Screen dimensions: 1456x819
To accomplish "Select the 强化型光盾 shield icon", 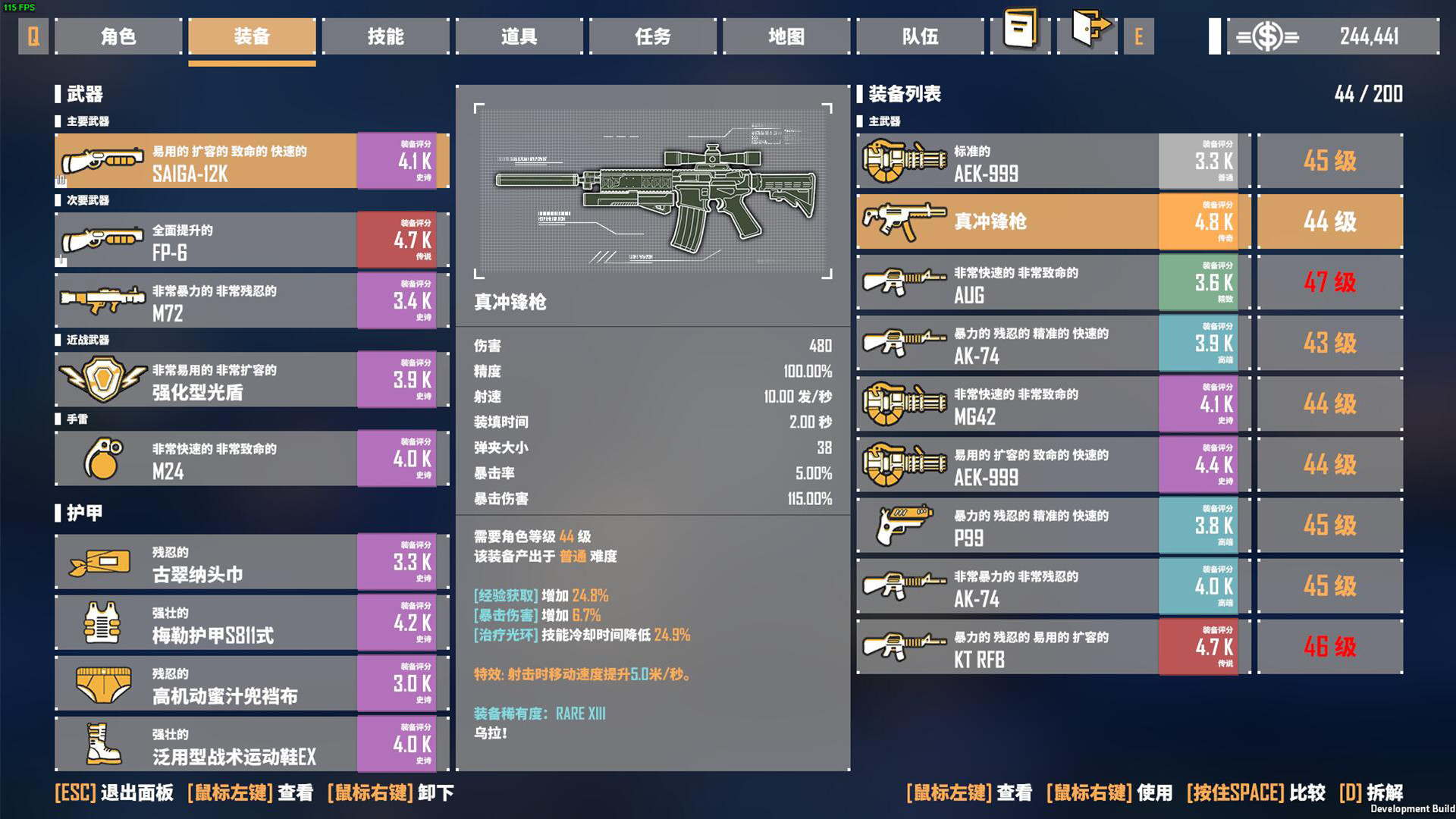I will coord(102,380).
